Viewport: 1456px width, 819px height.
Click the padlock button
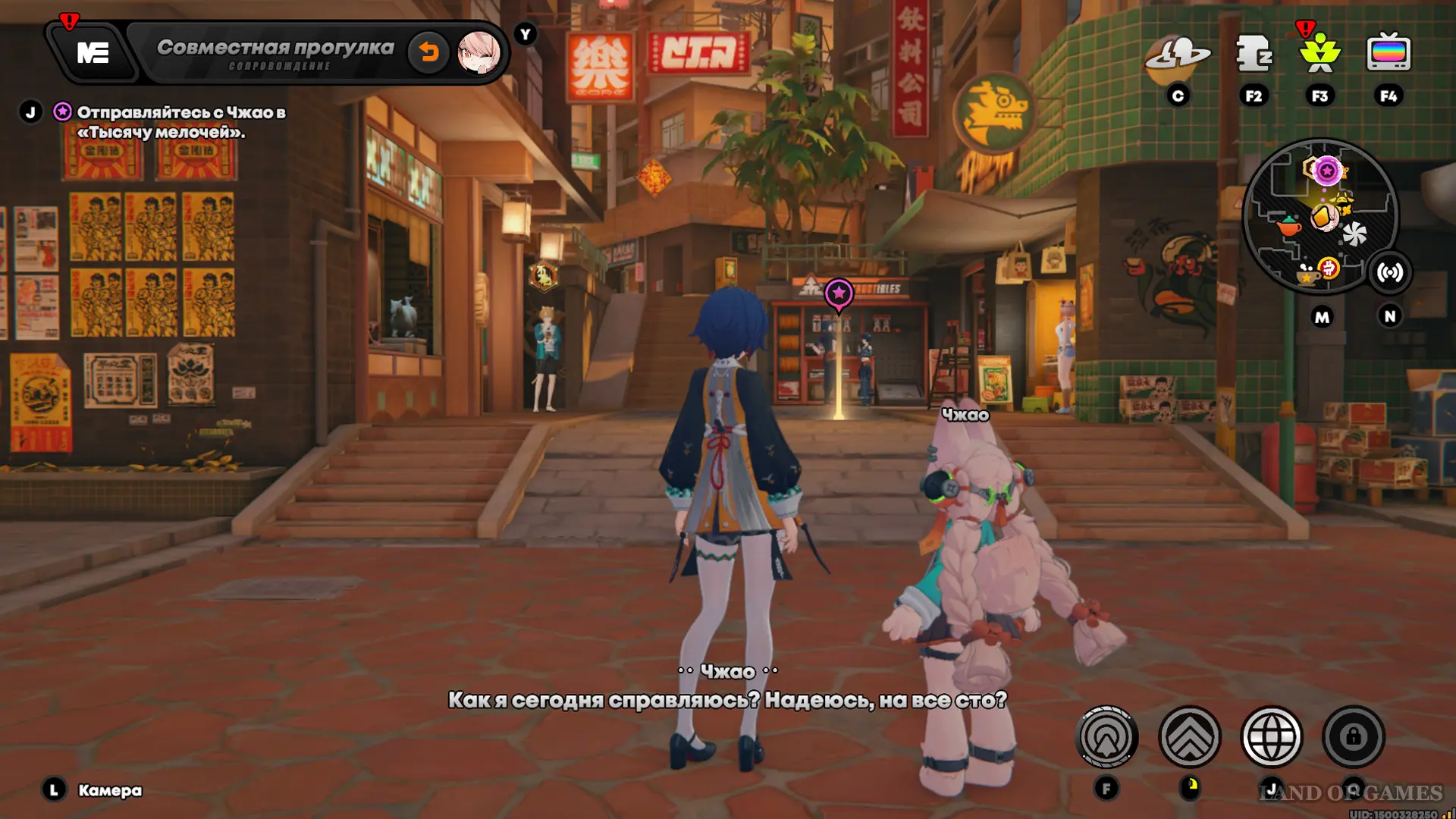pos(1354,736)
